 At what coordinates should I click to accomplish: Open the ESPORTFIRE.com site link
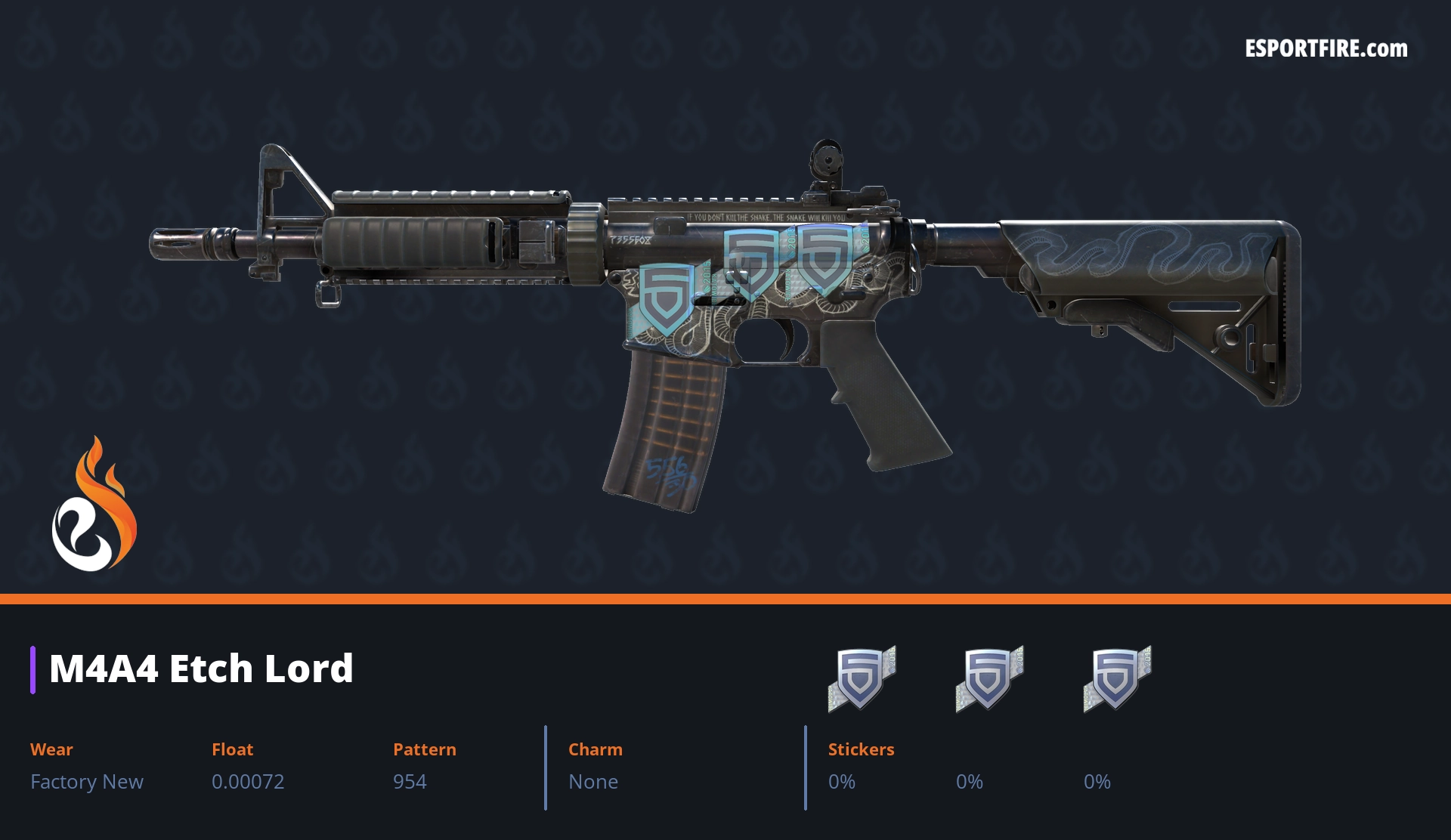coord(1326,49)
